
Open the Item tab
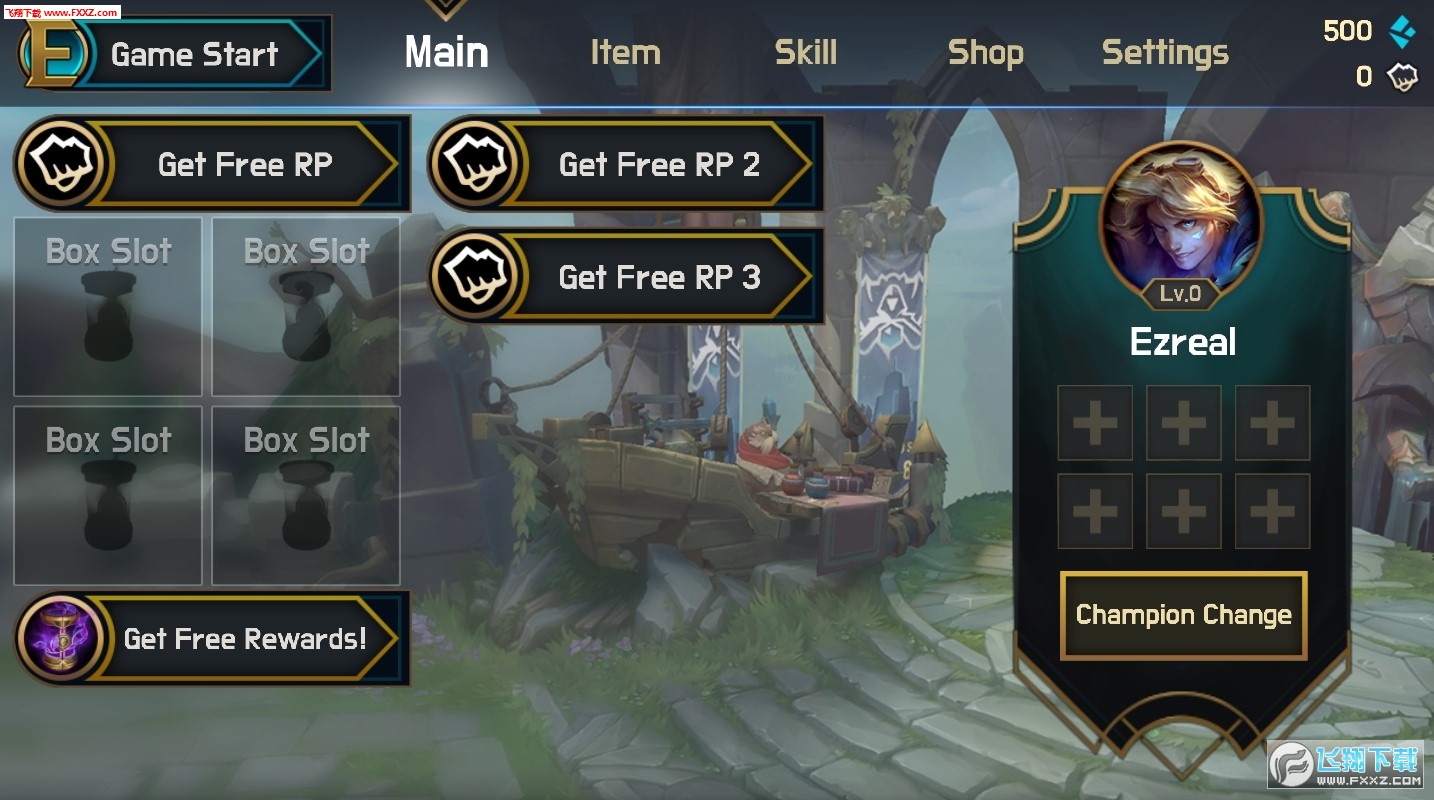(625, 53)
